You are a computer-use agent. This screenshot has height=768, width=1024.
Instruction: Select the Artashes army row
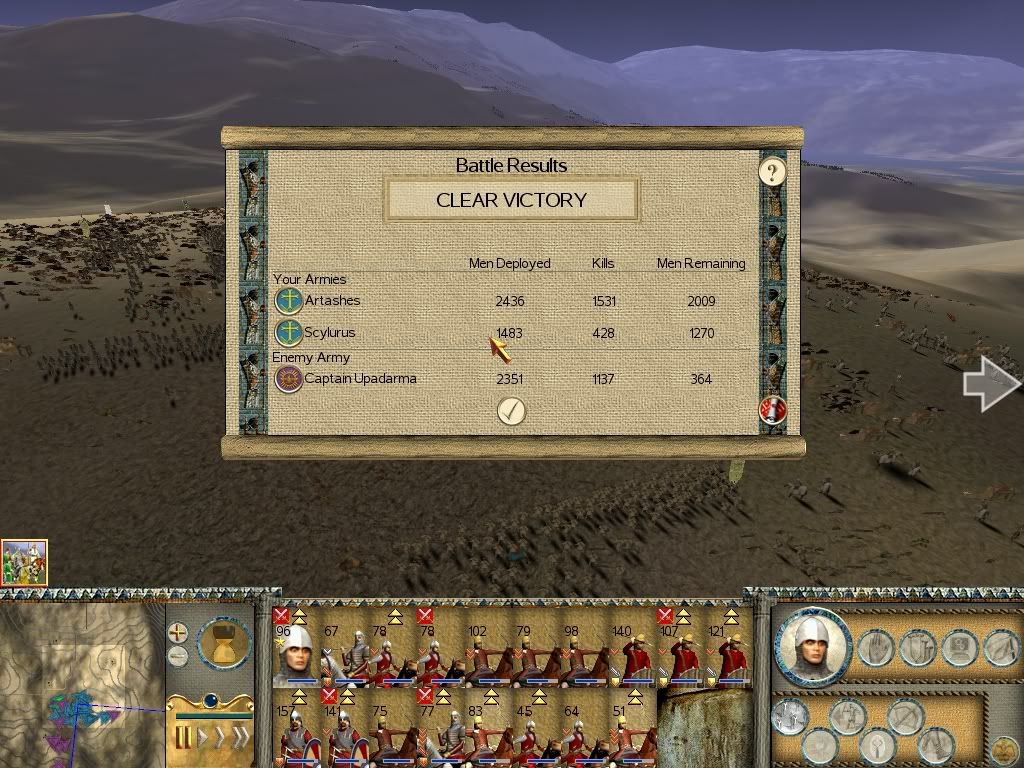[332, 300]
